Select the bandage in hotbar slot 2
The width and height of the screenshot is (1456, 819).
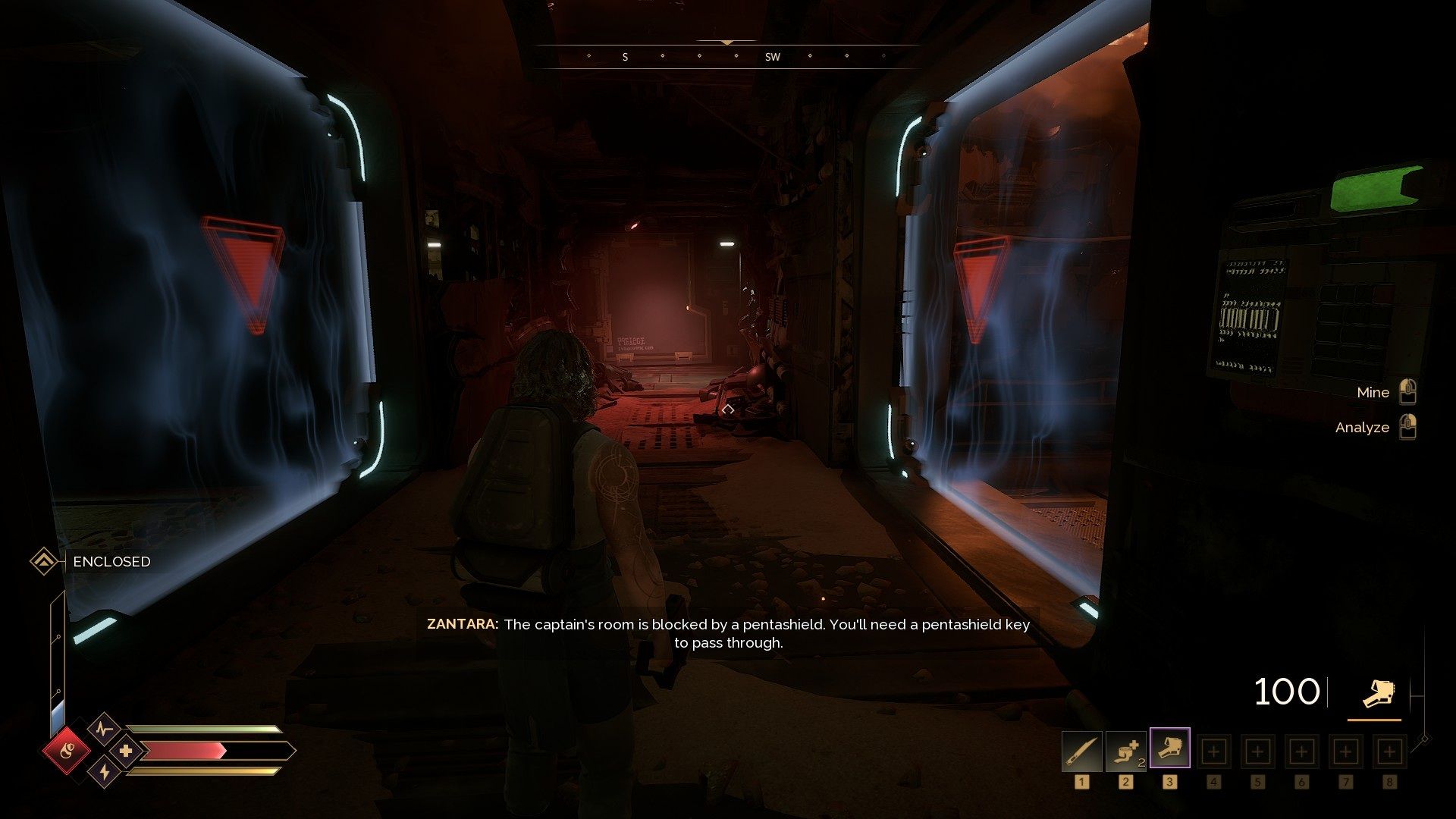(1125, 752)
